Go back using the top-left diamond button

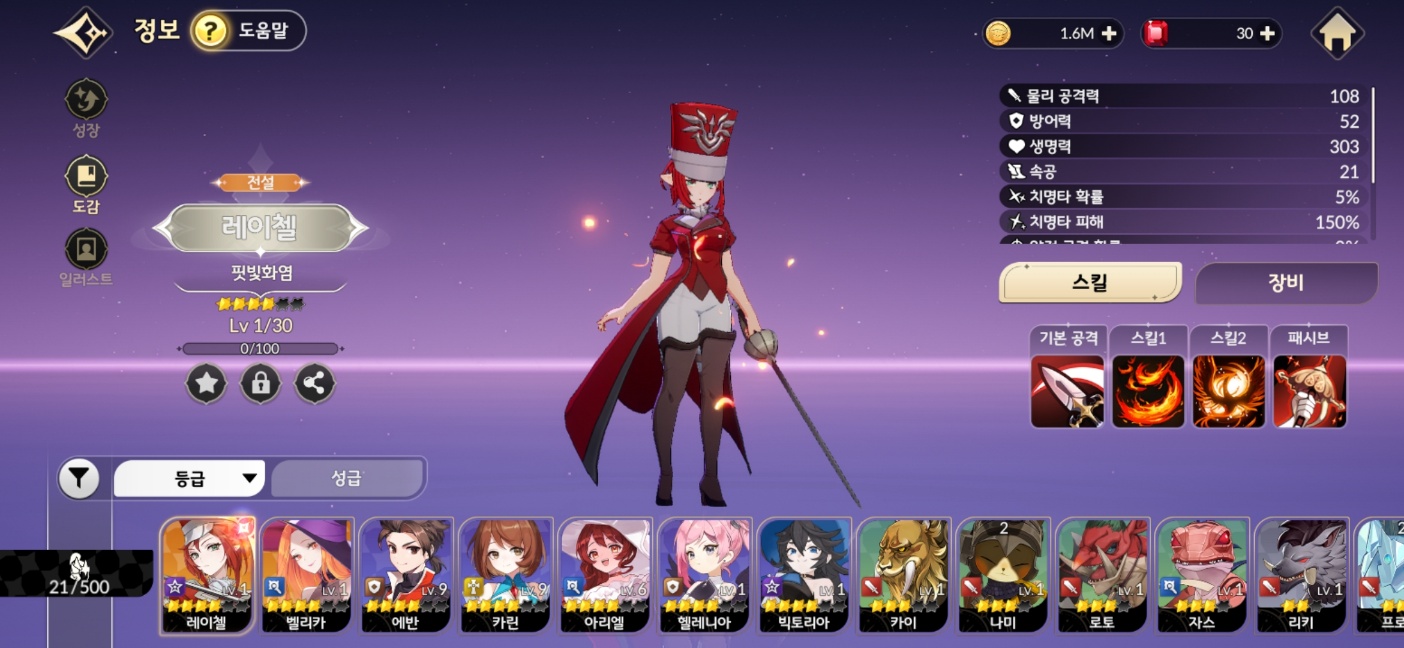coord(82,33)
